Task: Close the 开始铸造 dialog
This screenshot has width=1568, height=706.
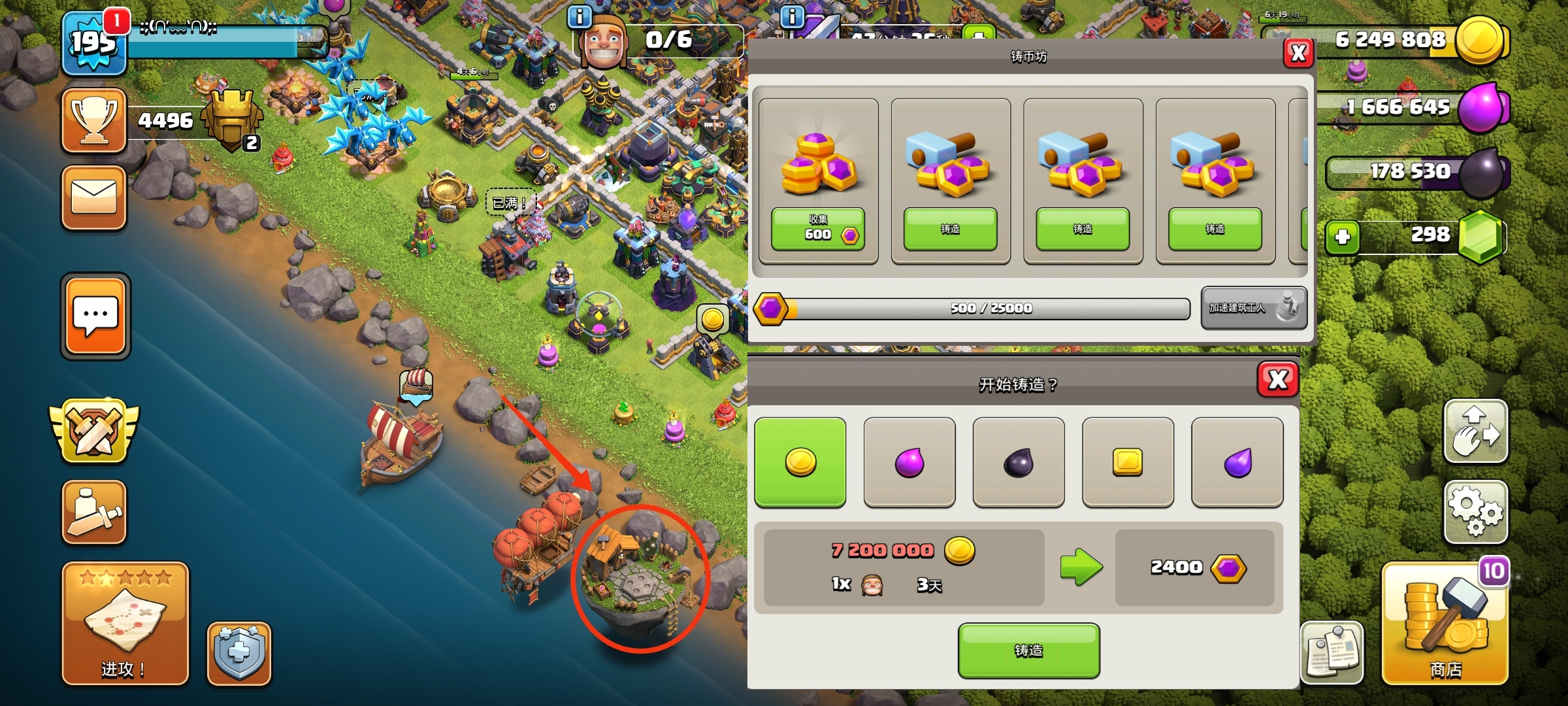Action: (x=1277, y=379)
